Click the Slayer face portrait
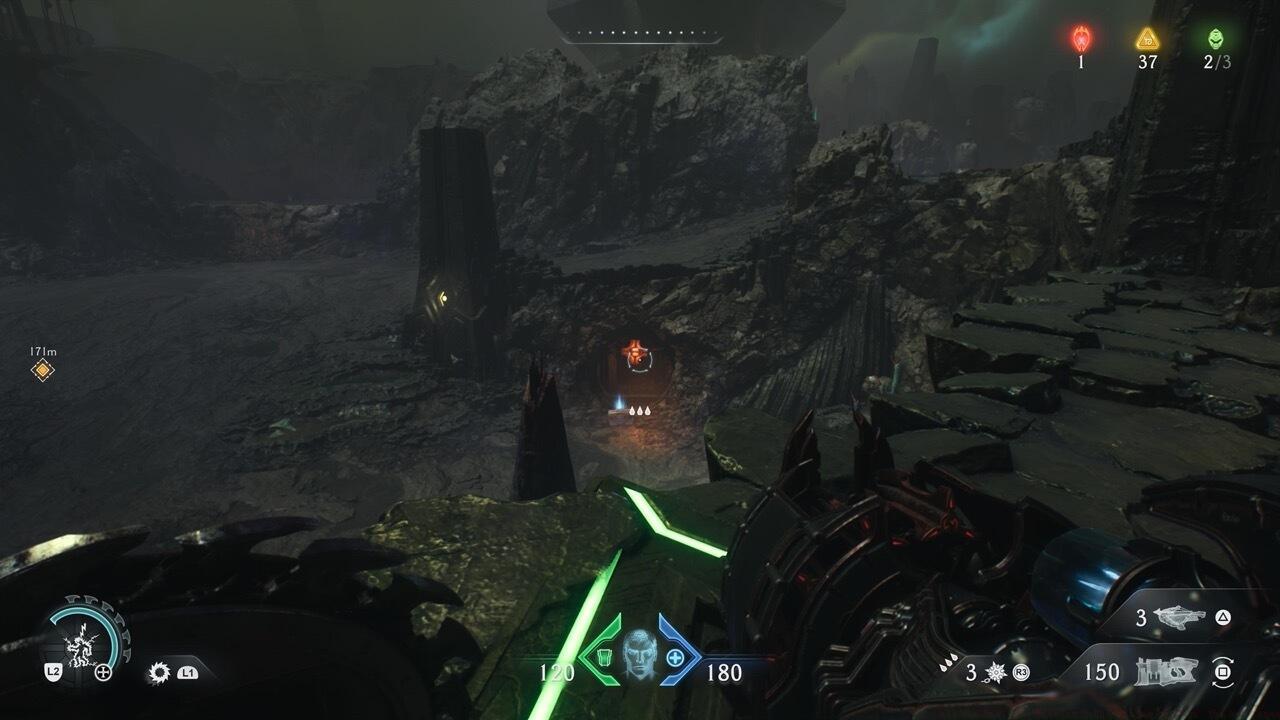Image resolution: width=1280 pixels, height=720 pixels. pos(639,655)
